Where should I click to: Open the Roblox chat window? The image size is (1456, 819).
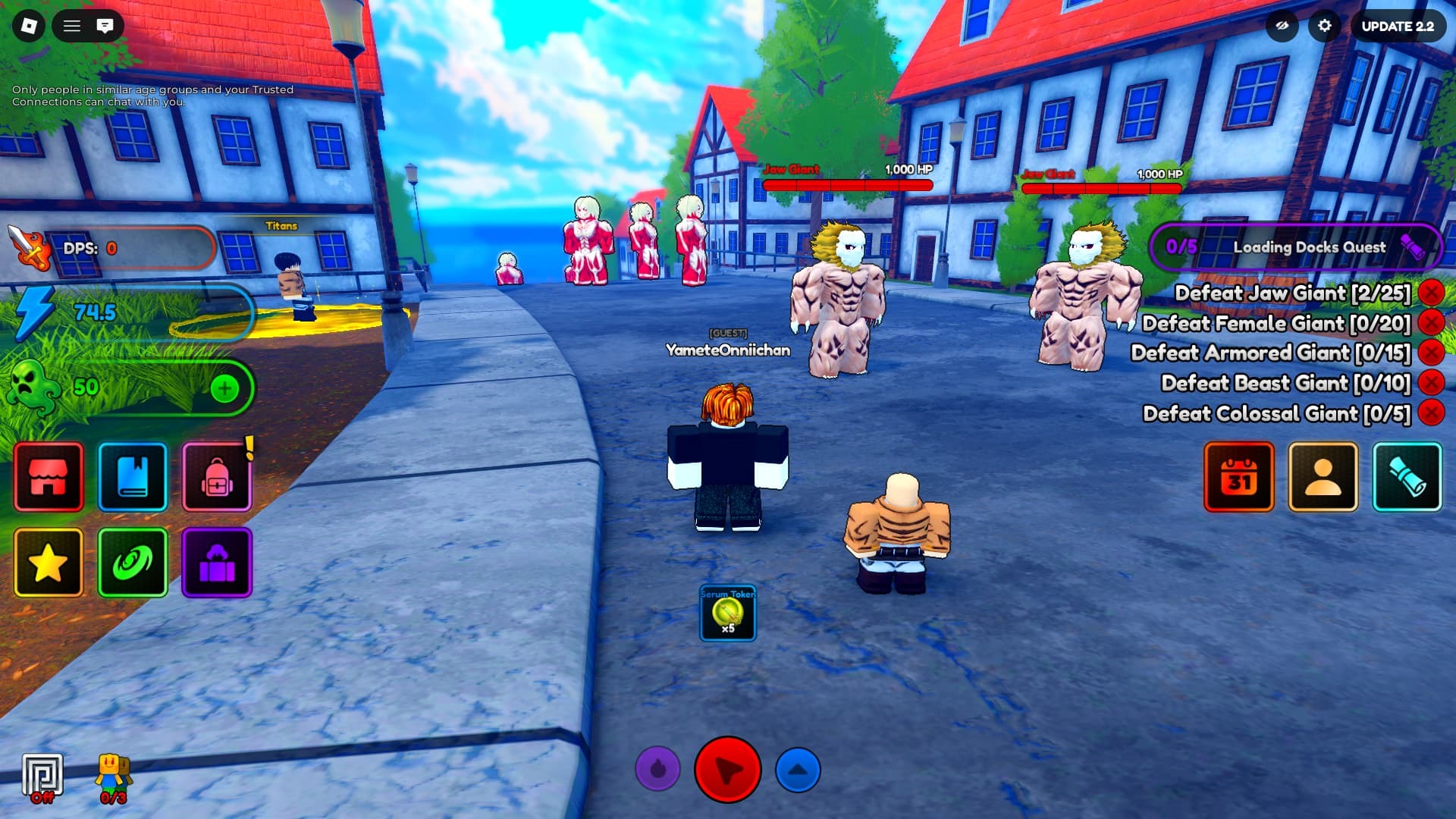[105, 27]
